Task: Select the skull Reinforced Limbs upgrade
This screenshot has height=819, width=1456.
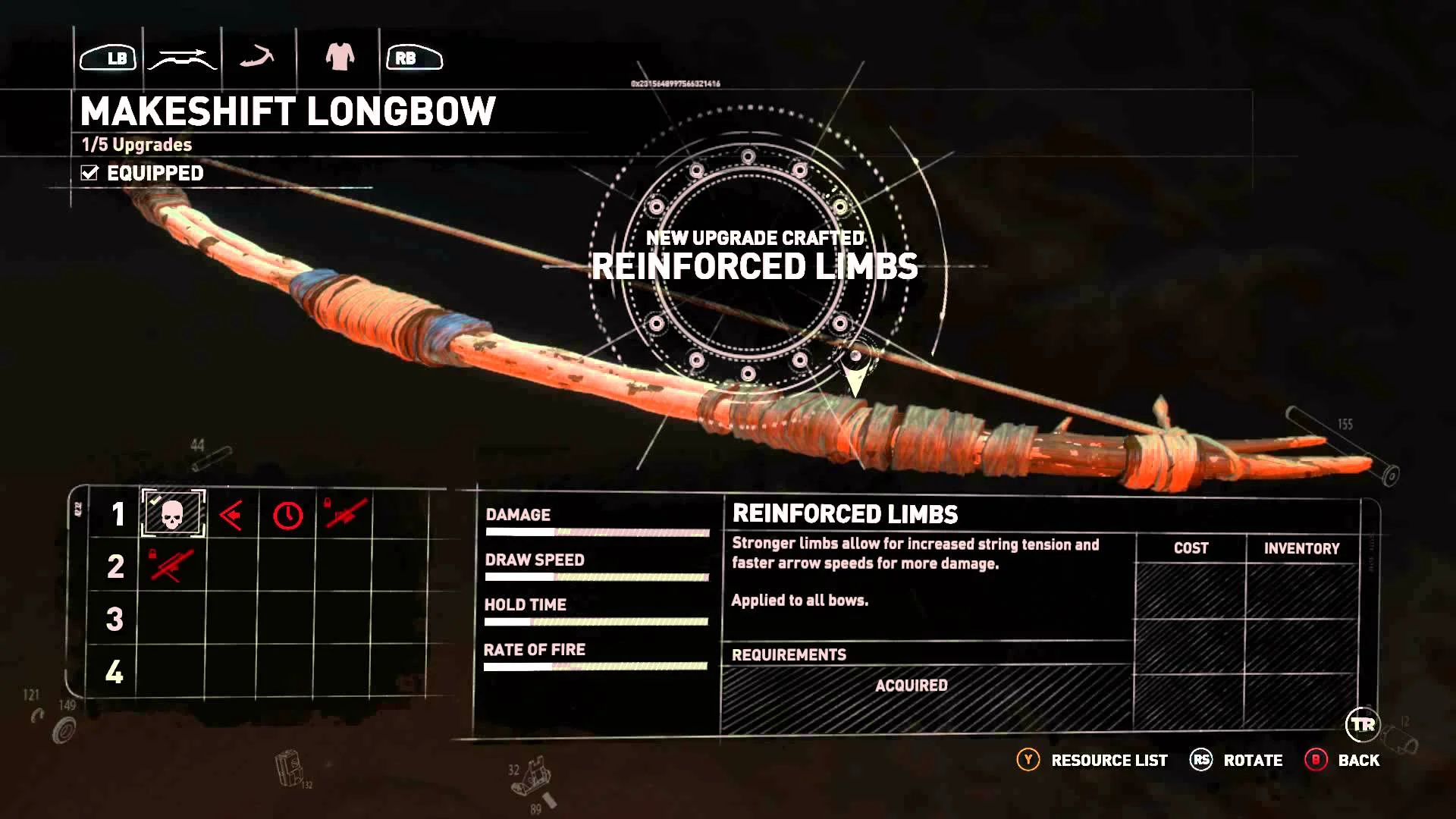Action: [173, 515]
